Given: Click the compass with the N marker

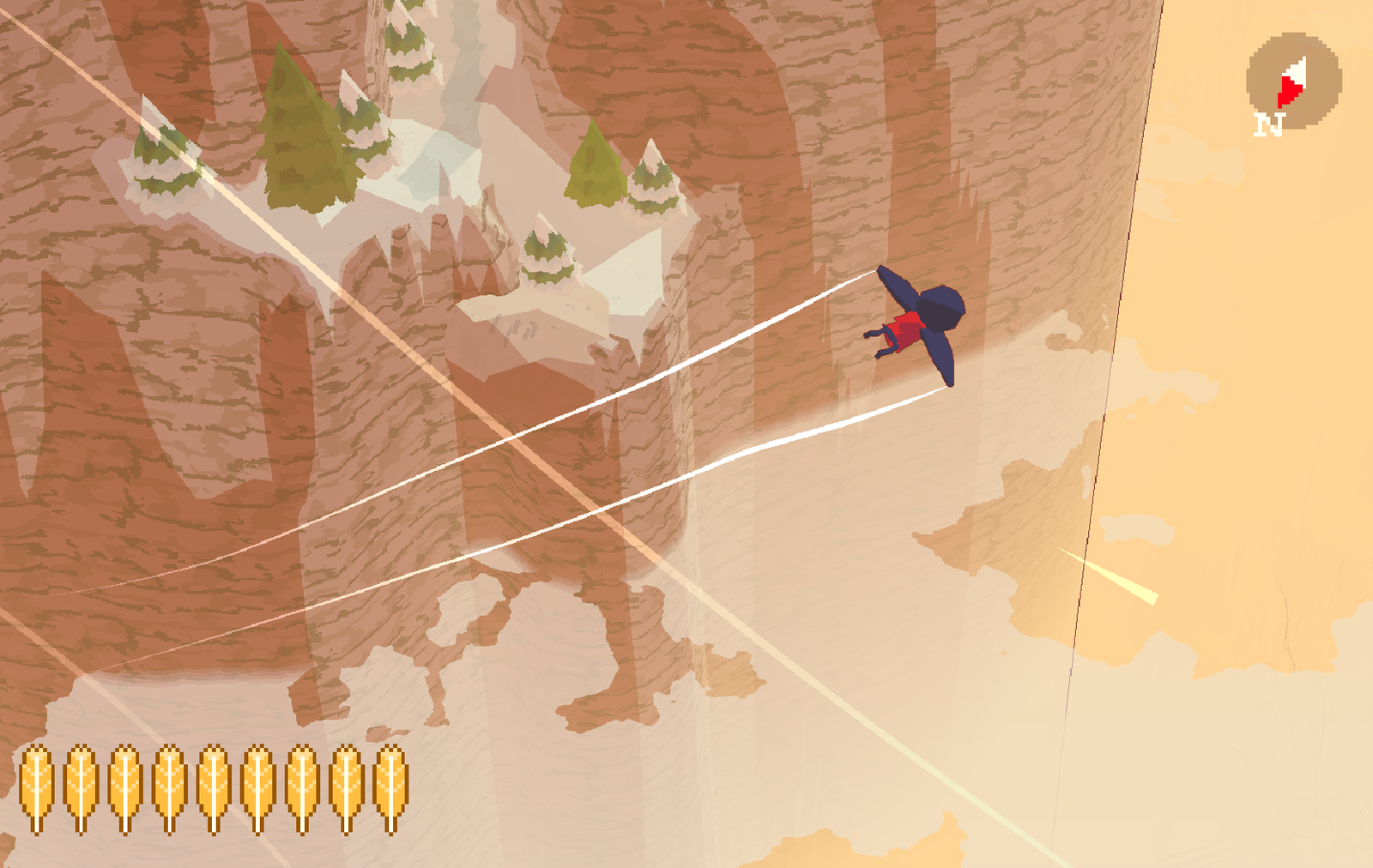Looking at the screenshot, I should 1293,81.
